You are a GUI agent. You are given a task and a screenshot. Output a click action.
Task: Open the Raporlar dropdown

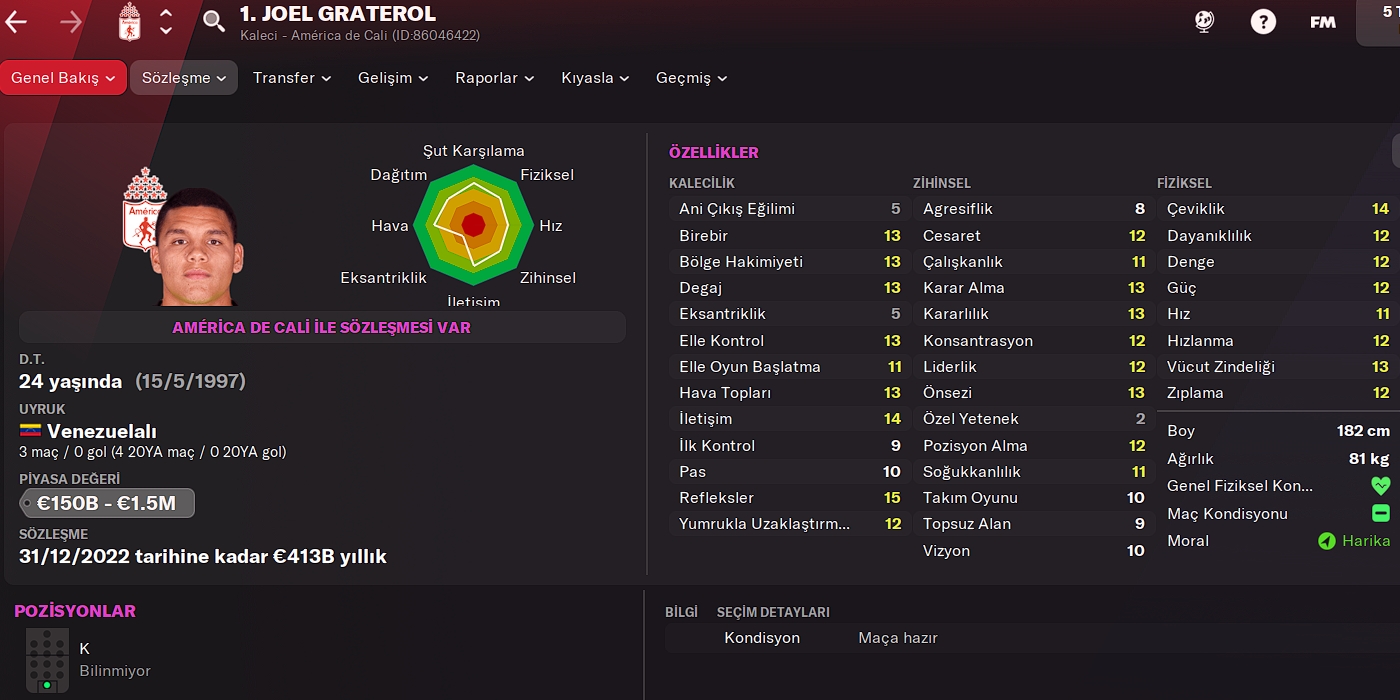click(494, 78)
